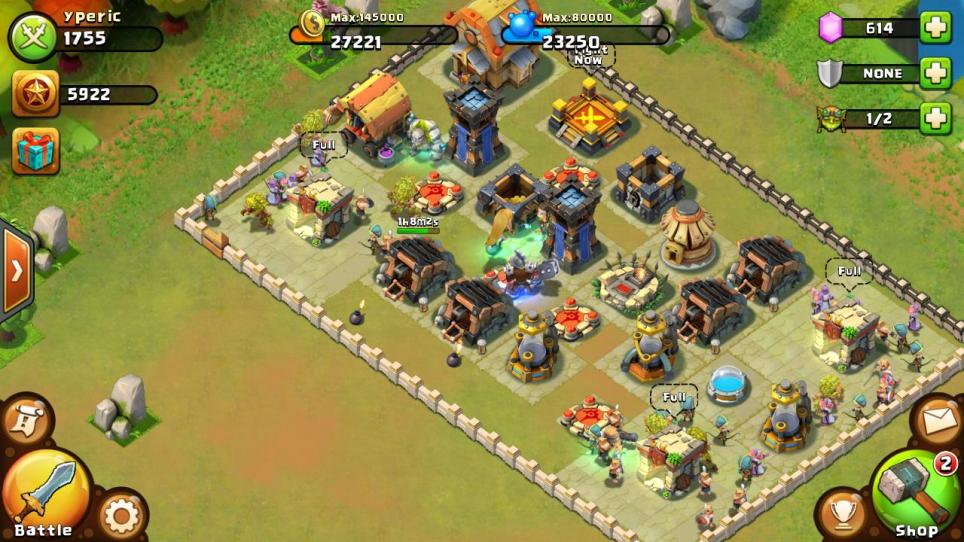The width and height of the screenshot is (964, 542).
Task: Claim the gift box reward
Action: tap(35, 150)
